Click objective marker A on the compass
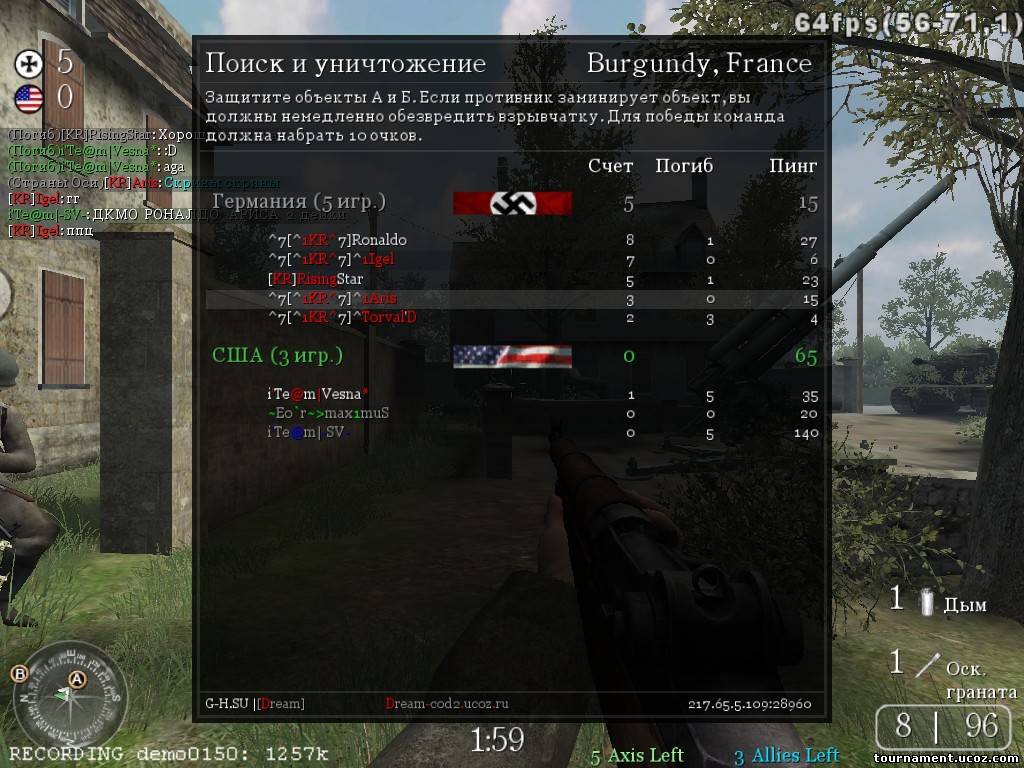1024x768 pixels. click(77, 679)
